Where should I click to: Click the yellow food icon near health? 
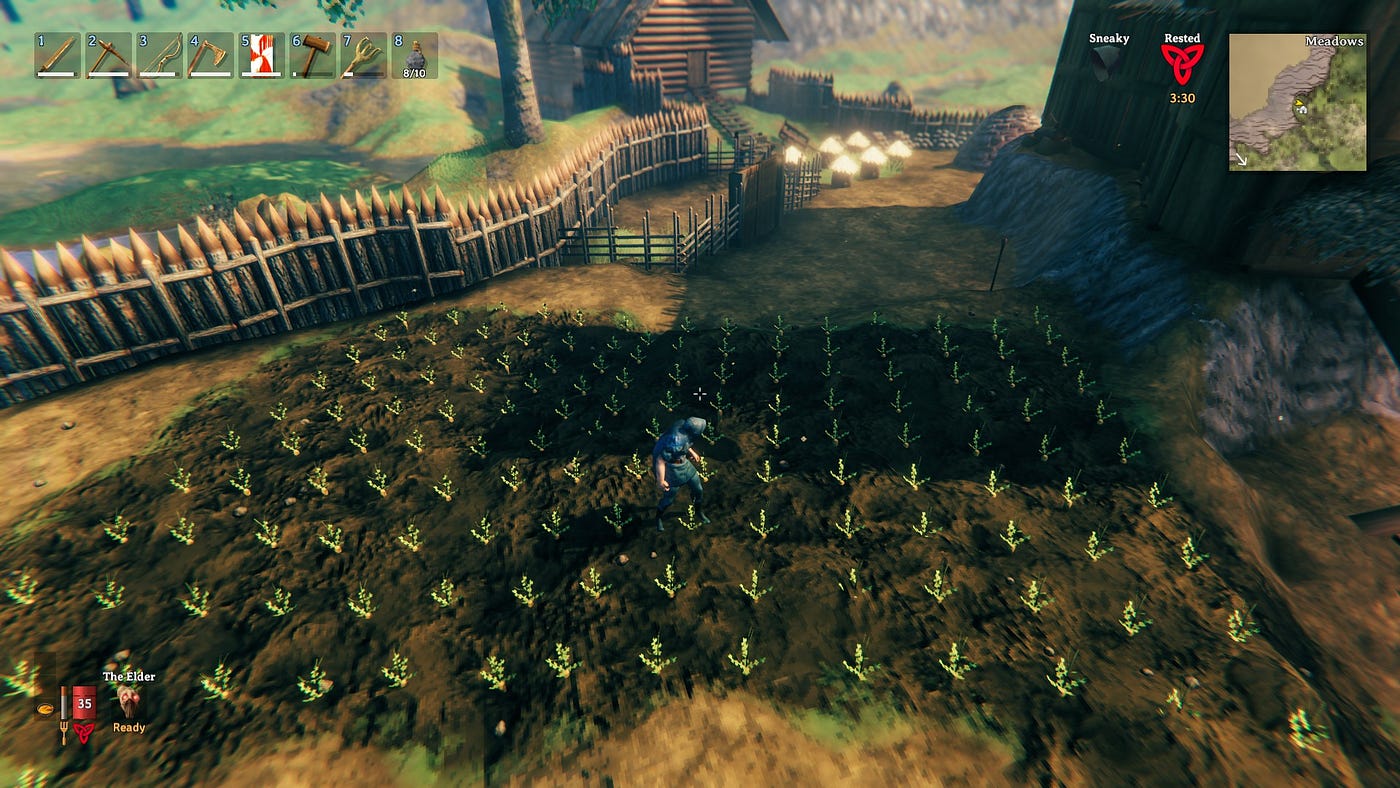pos(45,709)
